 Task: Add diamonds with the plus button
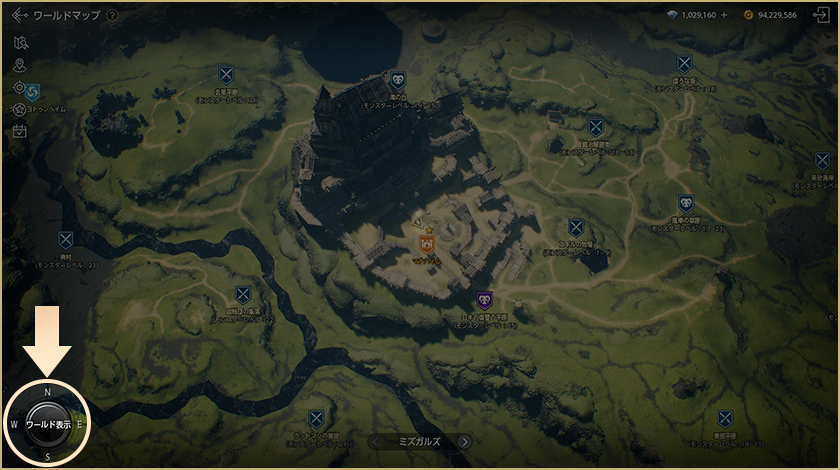click(724, 15)
